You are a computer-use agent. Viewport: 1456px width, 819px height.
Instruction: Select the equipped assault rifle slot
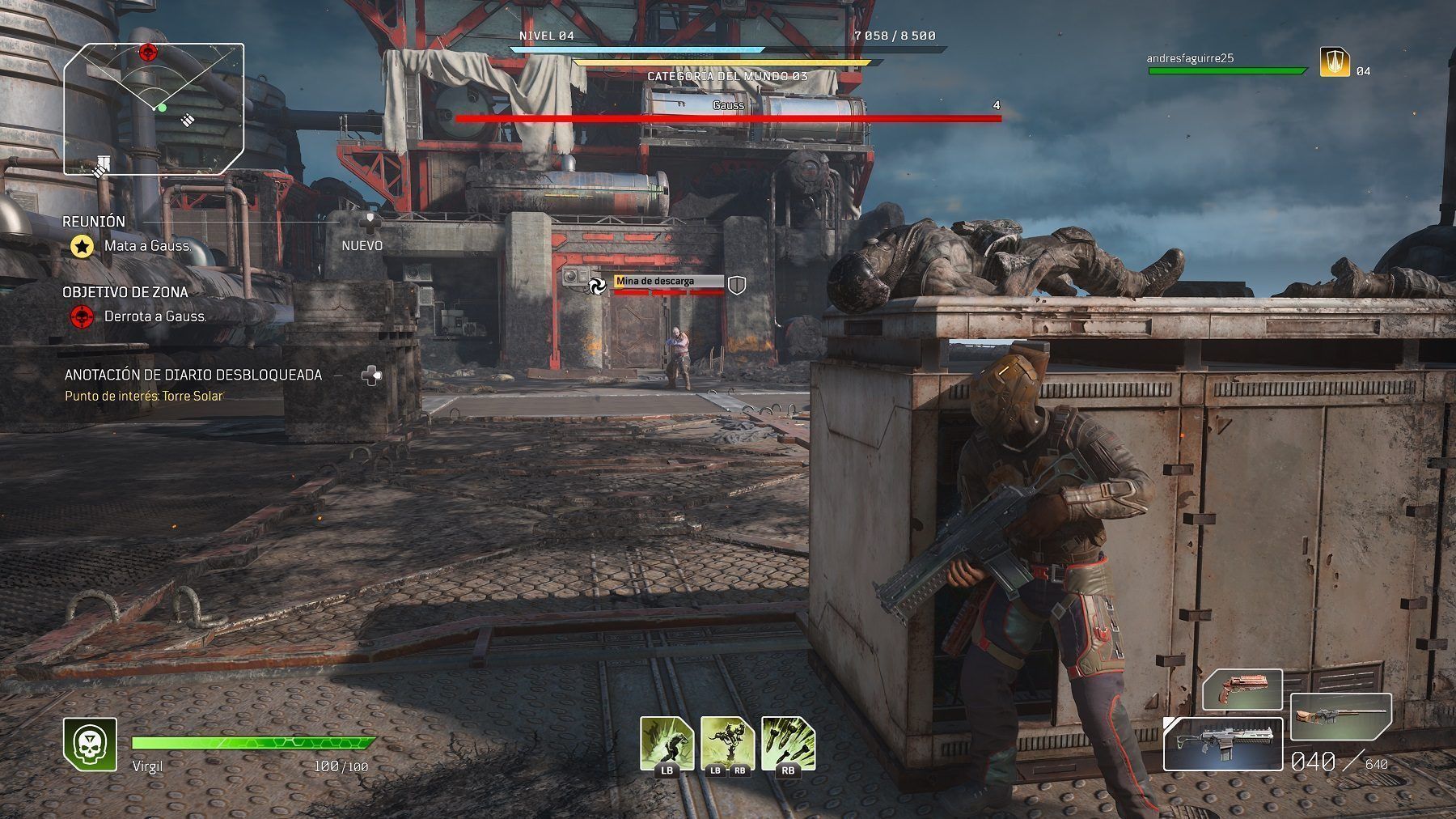[1222, 744]
